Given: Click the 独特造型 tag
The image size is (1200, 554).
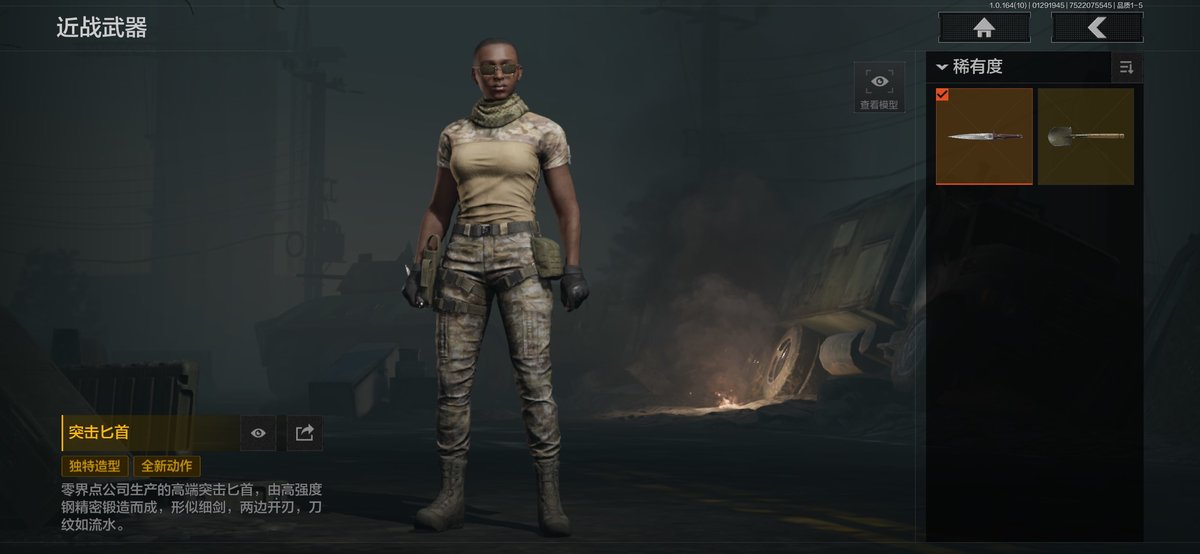Looking at the screenshot, I should tap(95, 466).
